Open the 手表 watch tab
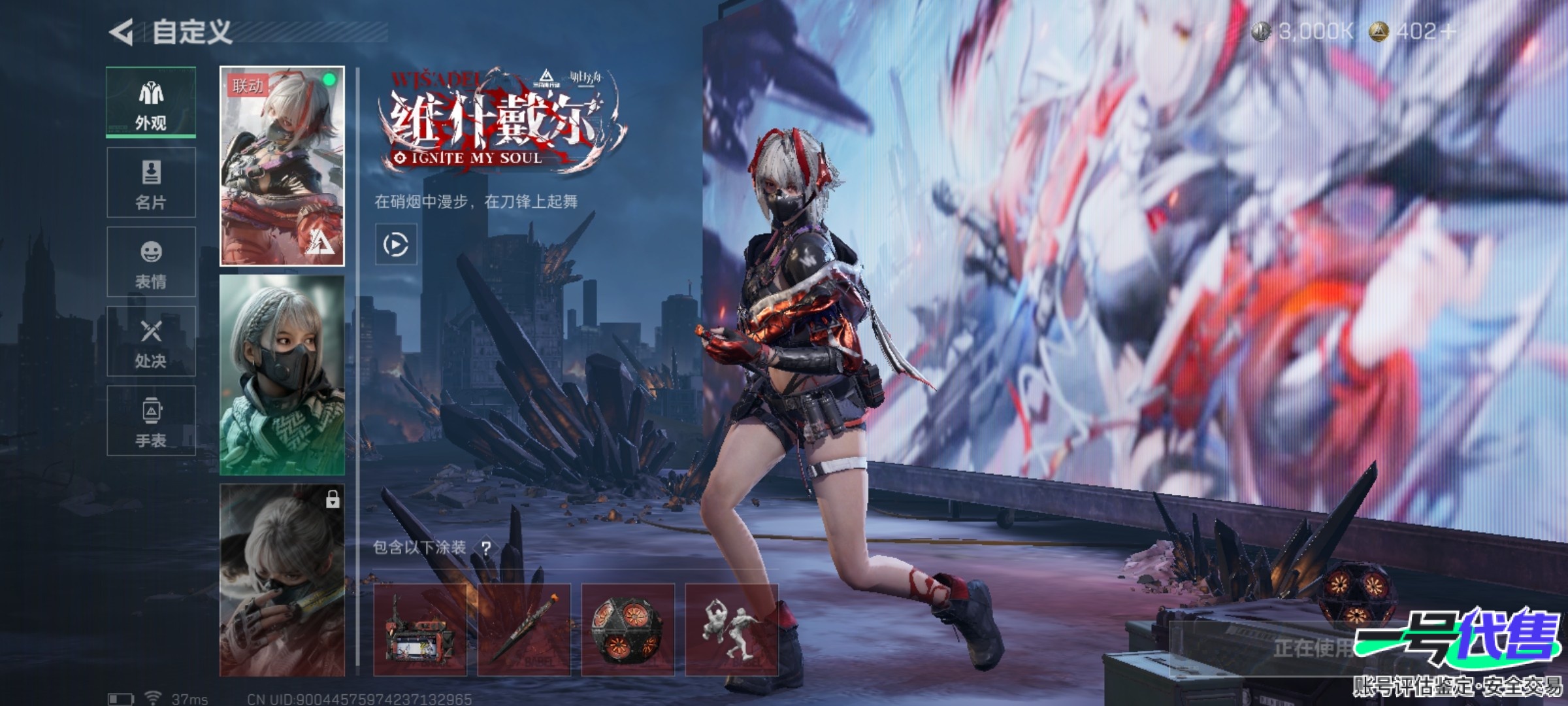 point(151,421)
